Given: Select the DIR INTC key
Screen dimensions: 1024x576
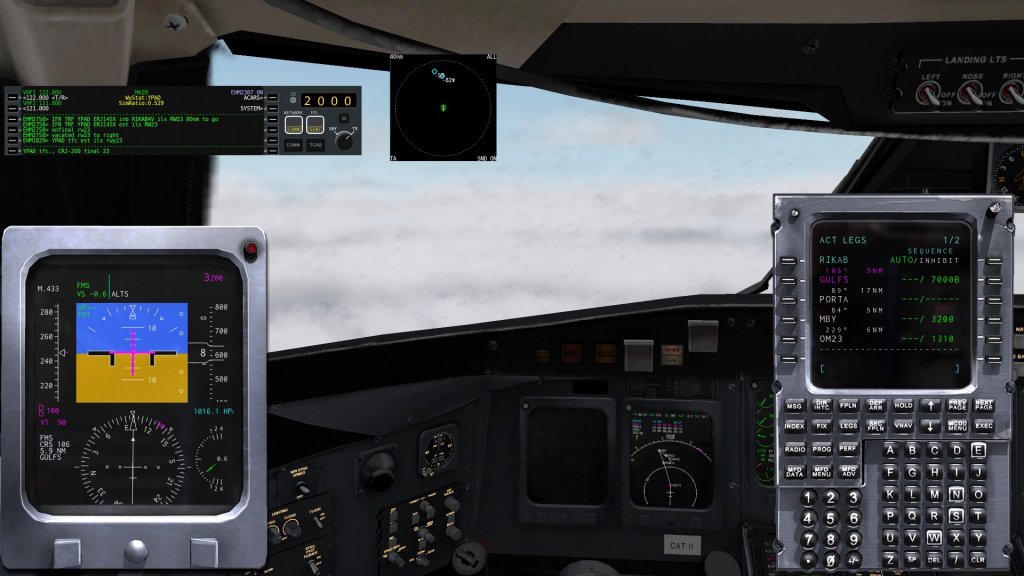Looking at the screenshot, I should tap(822, 405).
